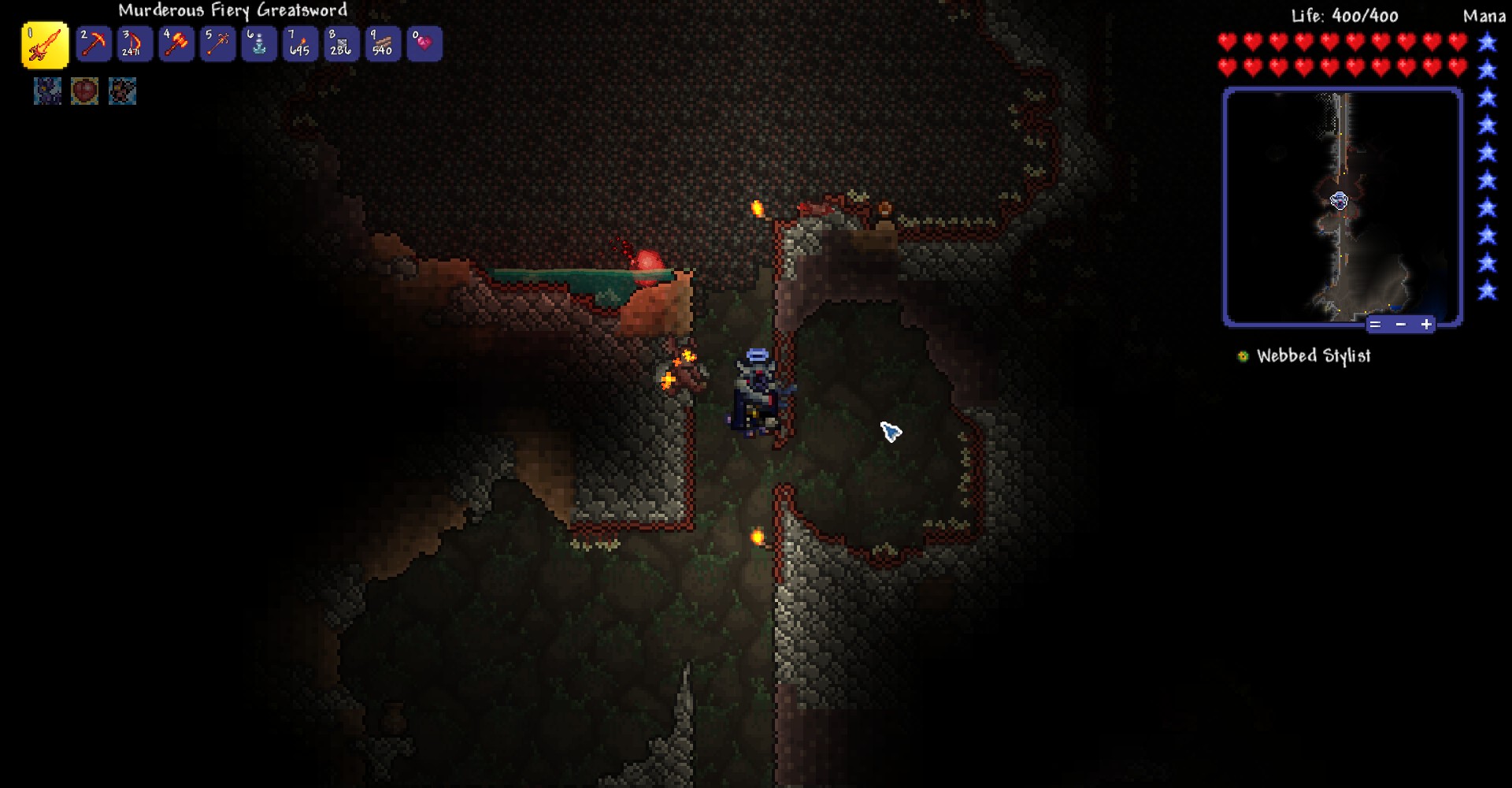
Task: Select the molten pickaxe in hotbar slot 2
Action: tap(94, 43)
